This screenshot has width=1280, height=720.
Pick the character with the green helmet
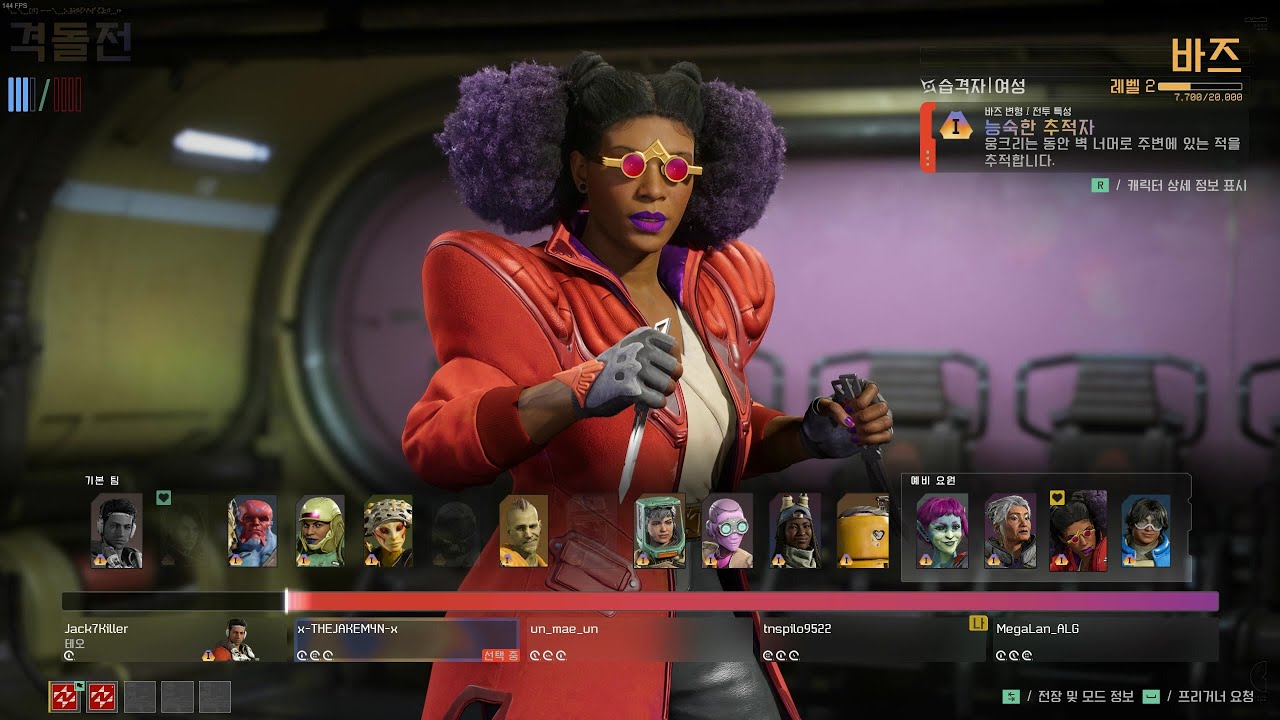pyautogui.click(x=320, y=531)
